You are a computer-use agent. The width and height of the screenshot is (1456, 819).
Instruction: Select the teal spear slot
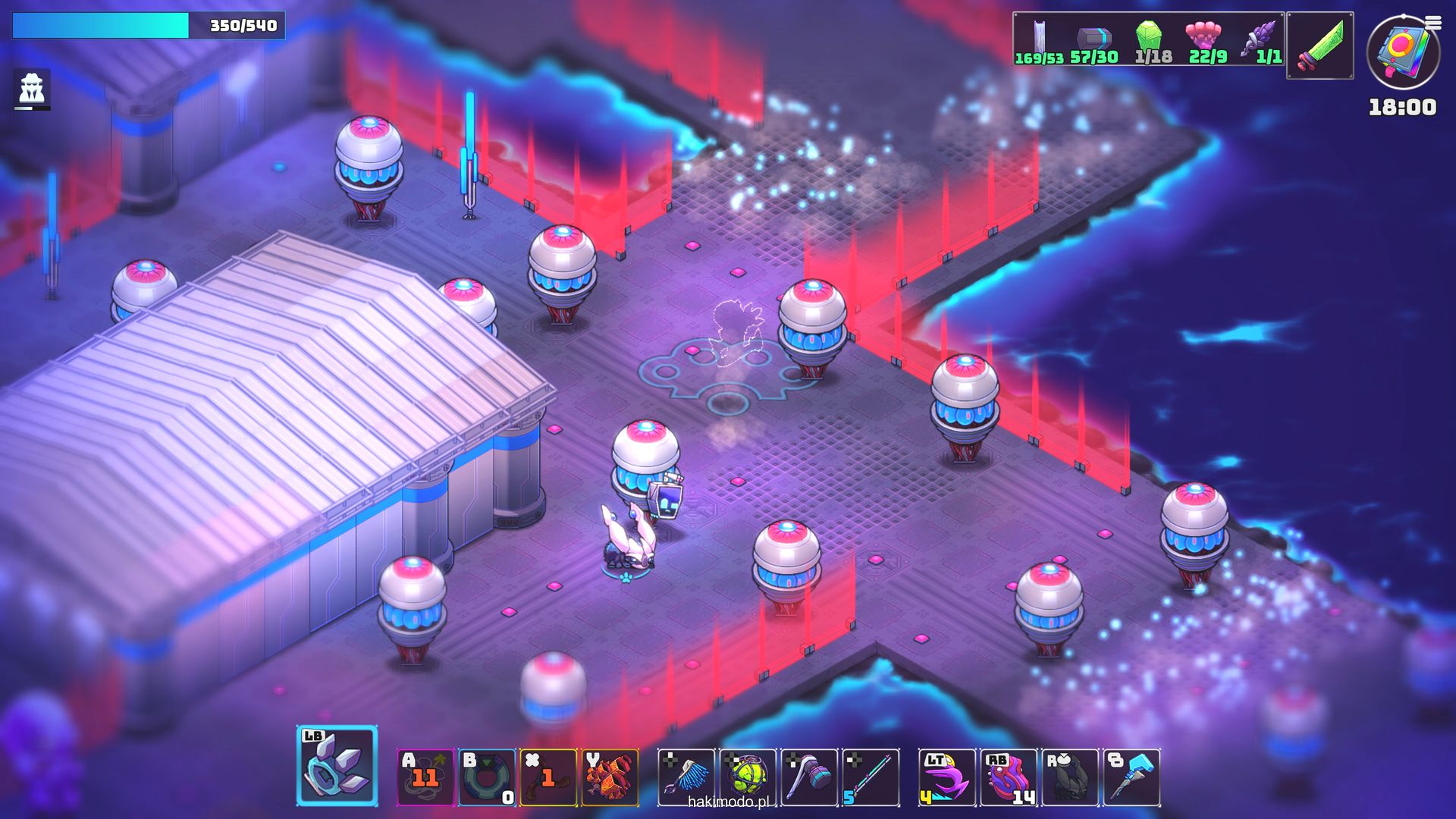(871, 777)
